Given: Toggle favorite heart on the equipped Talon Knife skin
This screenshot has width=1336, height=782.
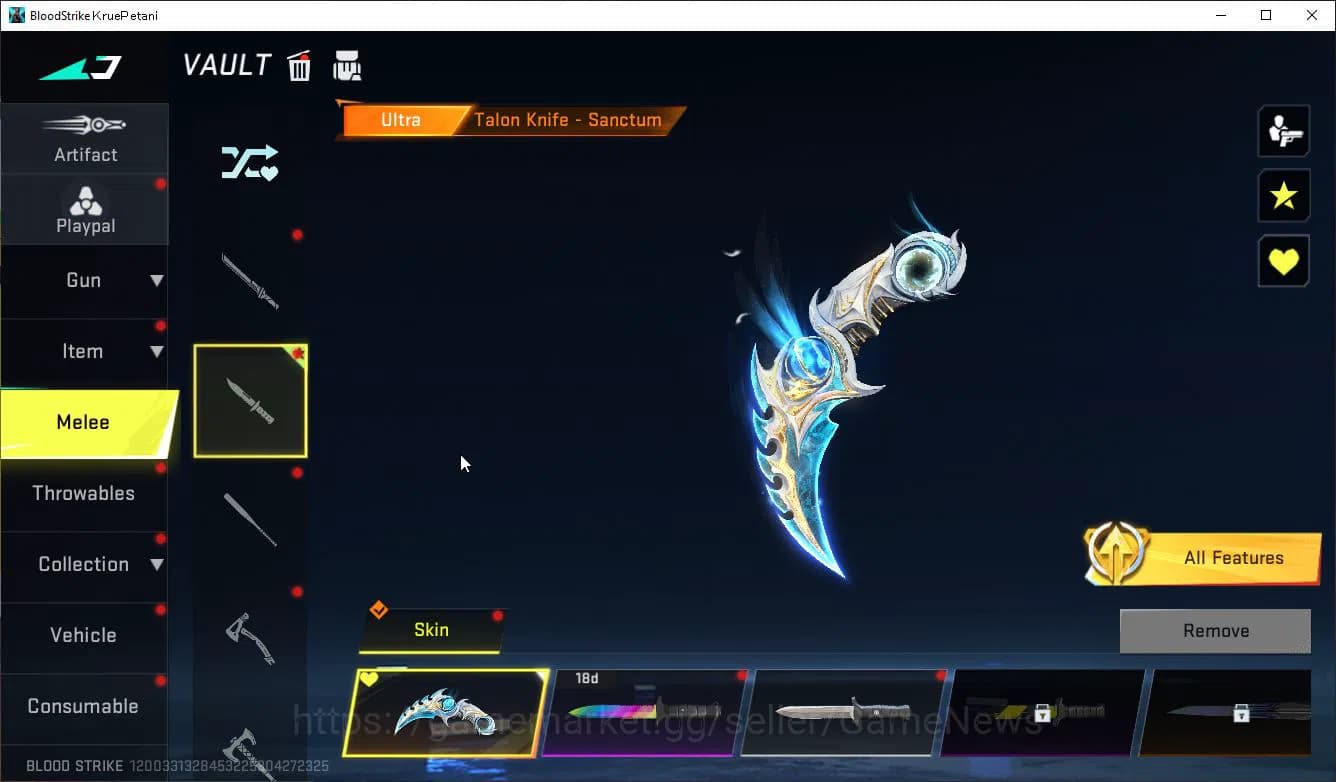Looking at the screenshot, I should [x=371, y=678].
